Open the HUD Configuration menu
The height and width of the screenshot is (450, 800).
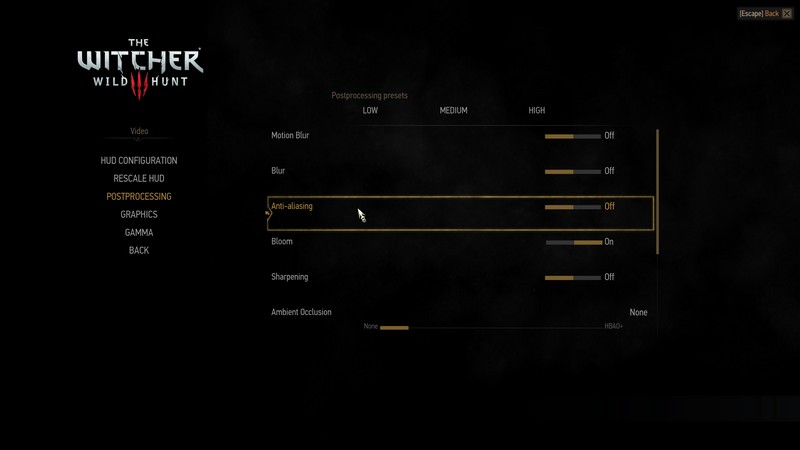(x=139, y=161)
